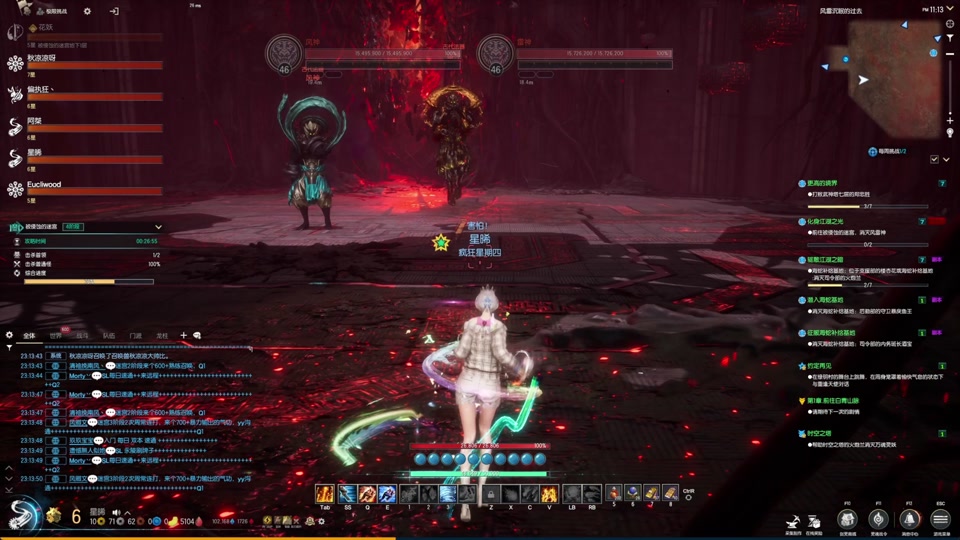Switch to the 世界 chat tab
The image size is (960, 540).
coord(56,335)
